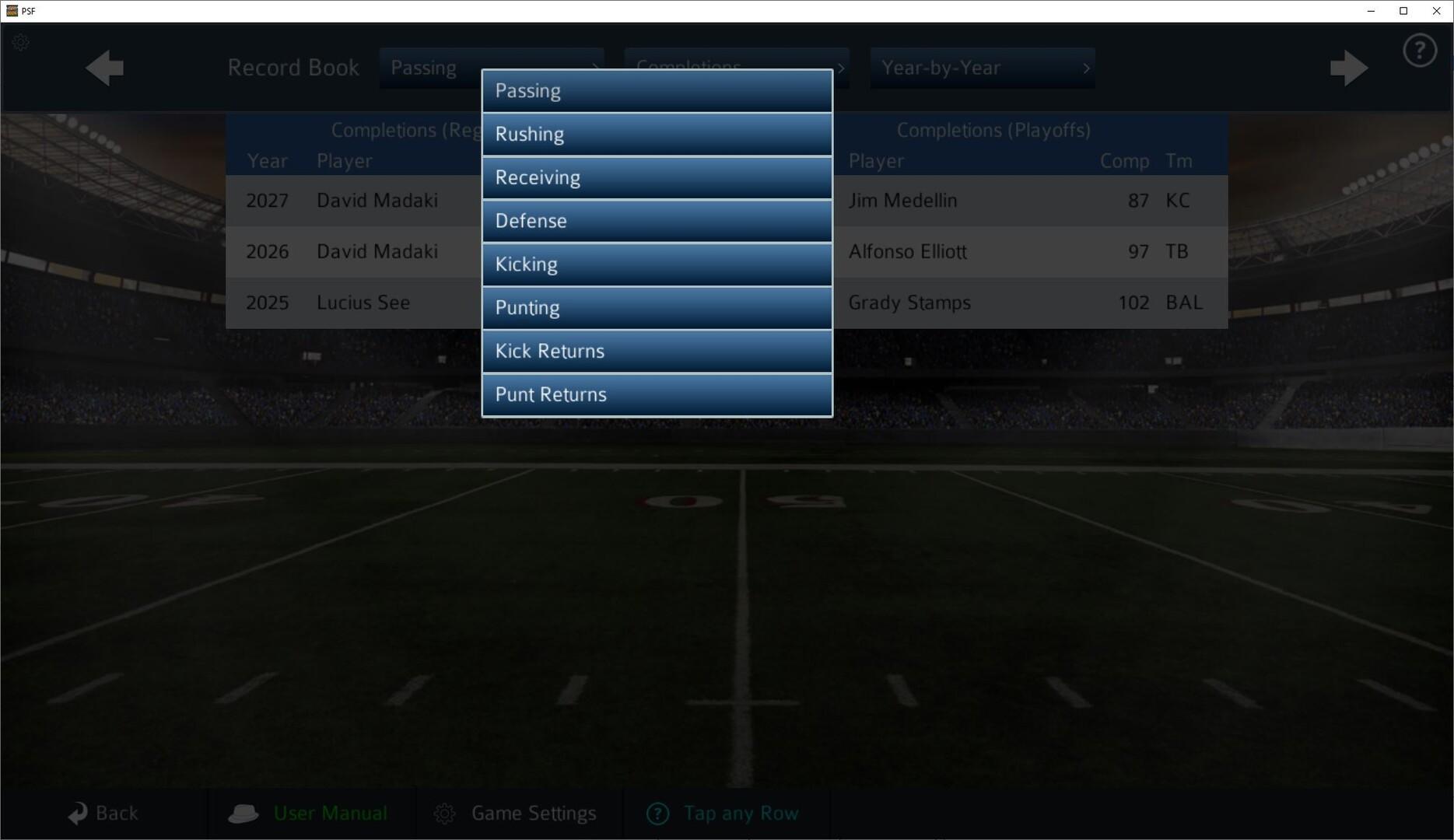Select the Kicking option

[656, 264]
